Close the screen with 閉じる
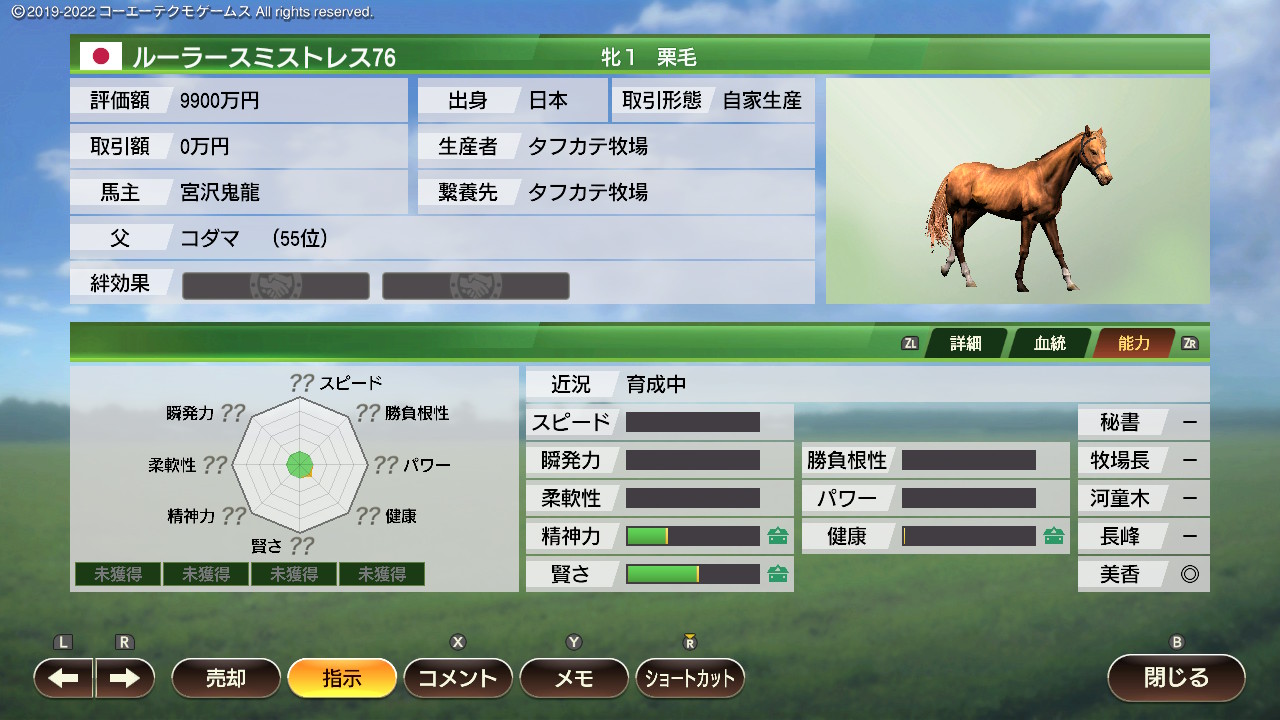1280x720 pixels. (x=1176, y=678)
